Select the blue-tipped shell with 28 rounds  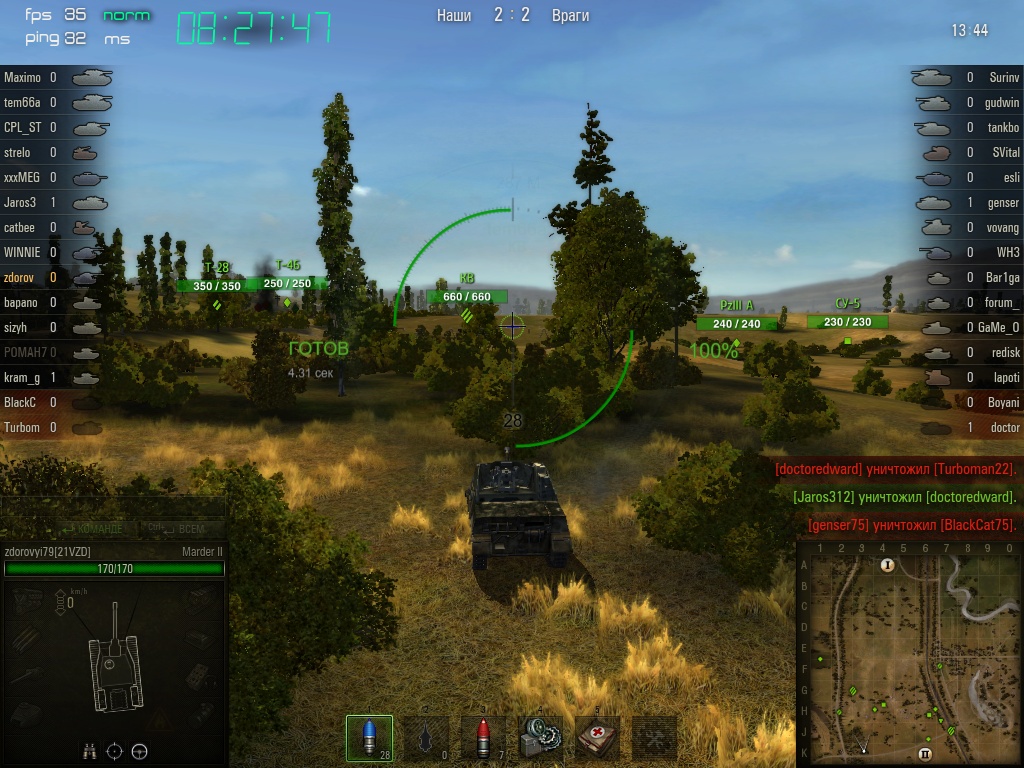click(x=369, y=738)
